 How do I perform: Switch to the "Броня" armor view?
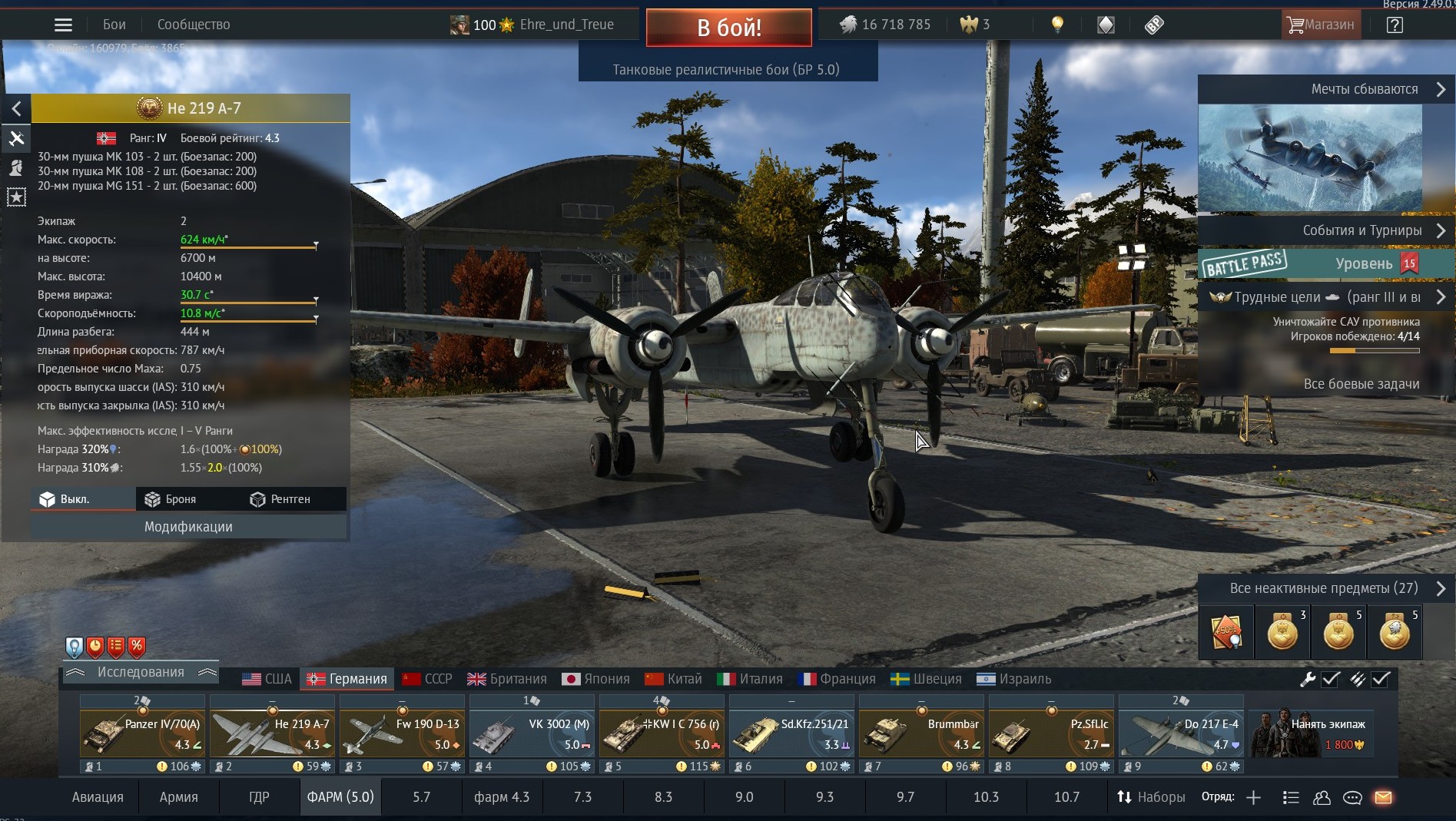(x=171, y=499)
